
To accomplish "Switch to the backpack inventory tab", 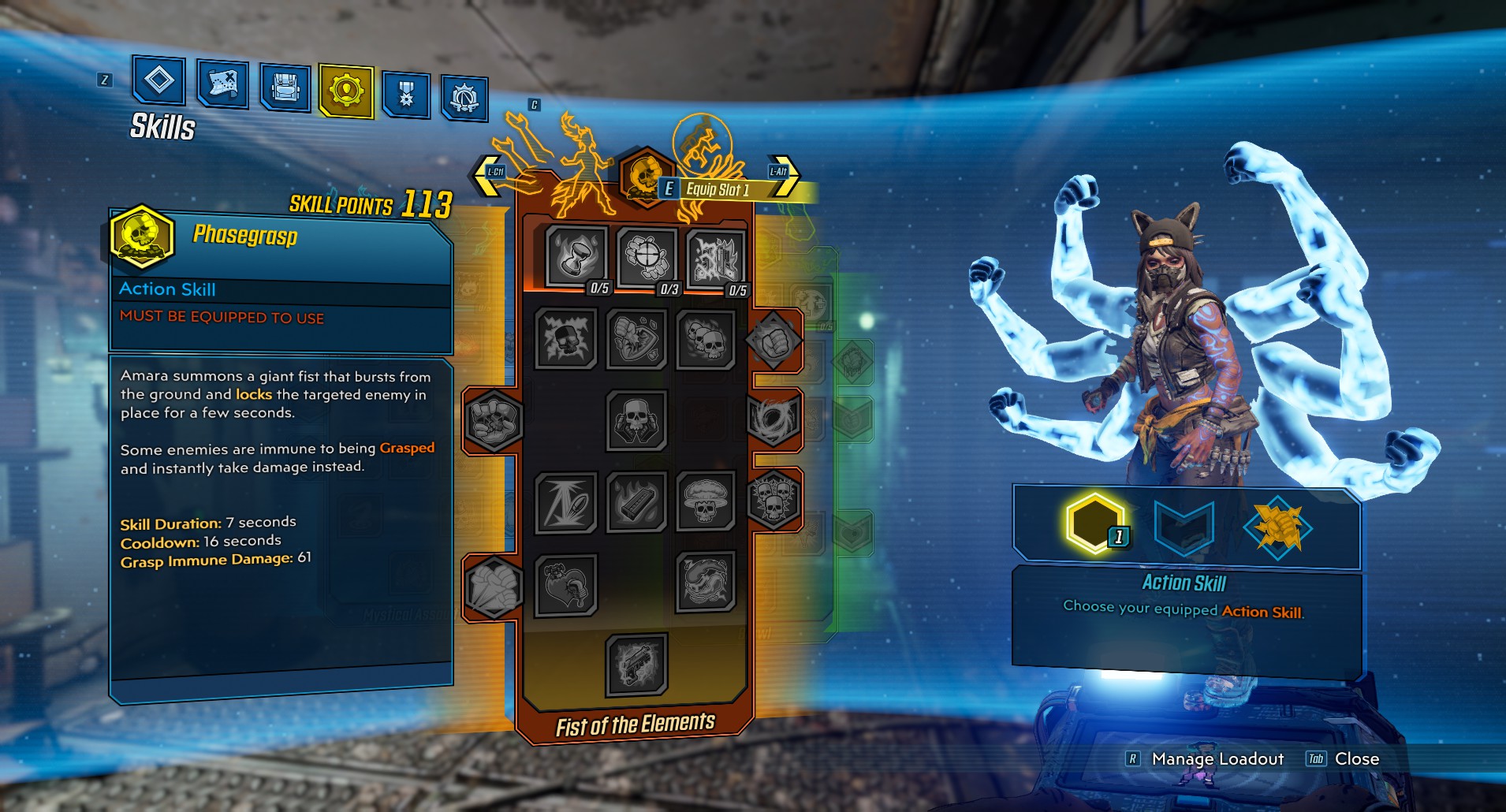I will click(285, 88).
